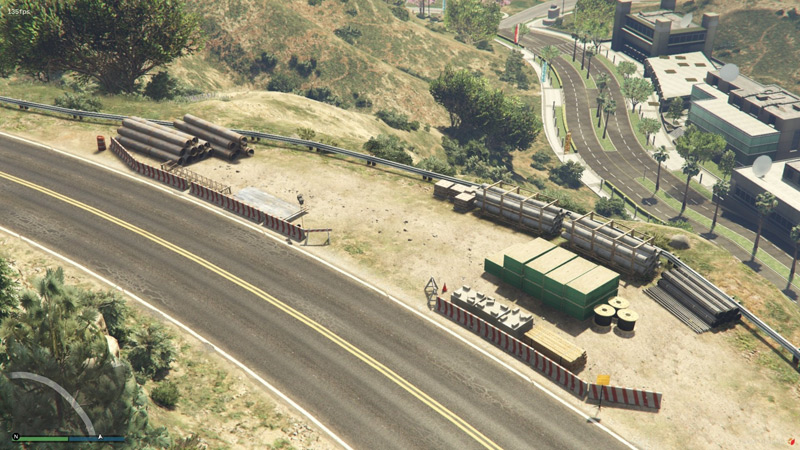Select the white player arrow on the minimap
800x450 pixels.
[99, 437]
